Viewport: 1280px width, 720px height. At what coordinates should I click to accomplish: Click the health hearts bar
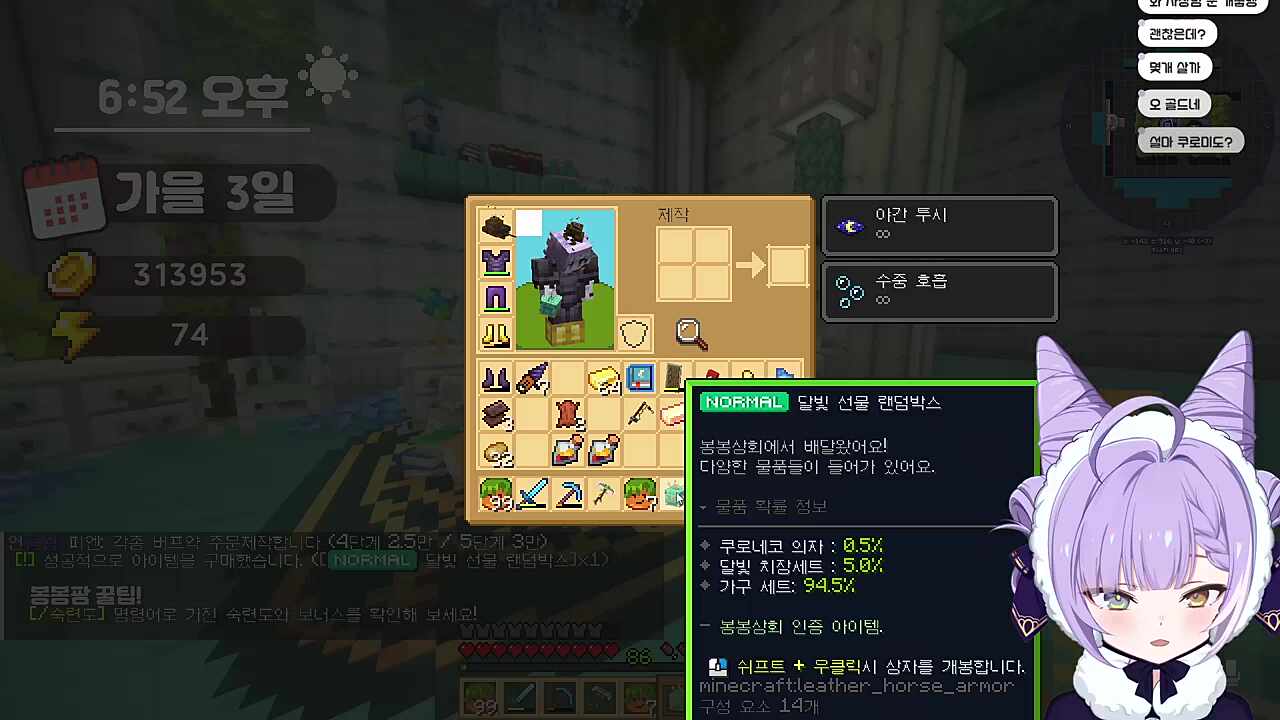coord(540,648)
